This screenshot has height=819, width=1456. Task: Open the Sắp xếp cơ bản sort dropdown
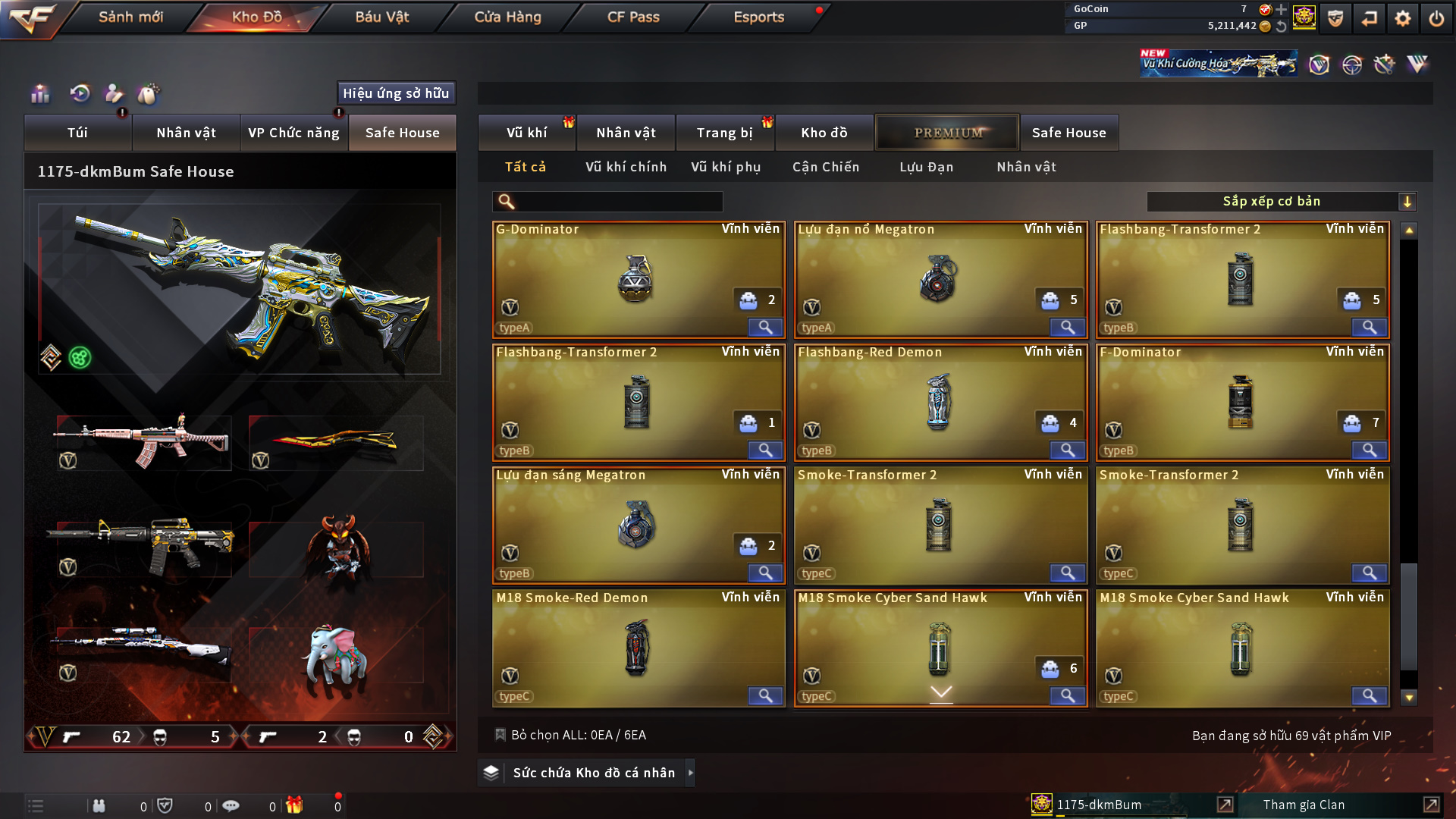coord(1281,202)
